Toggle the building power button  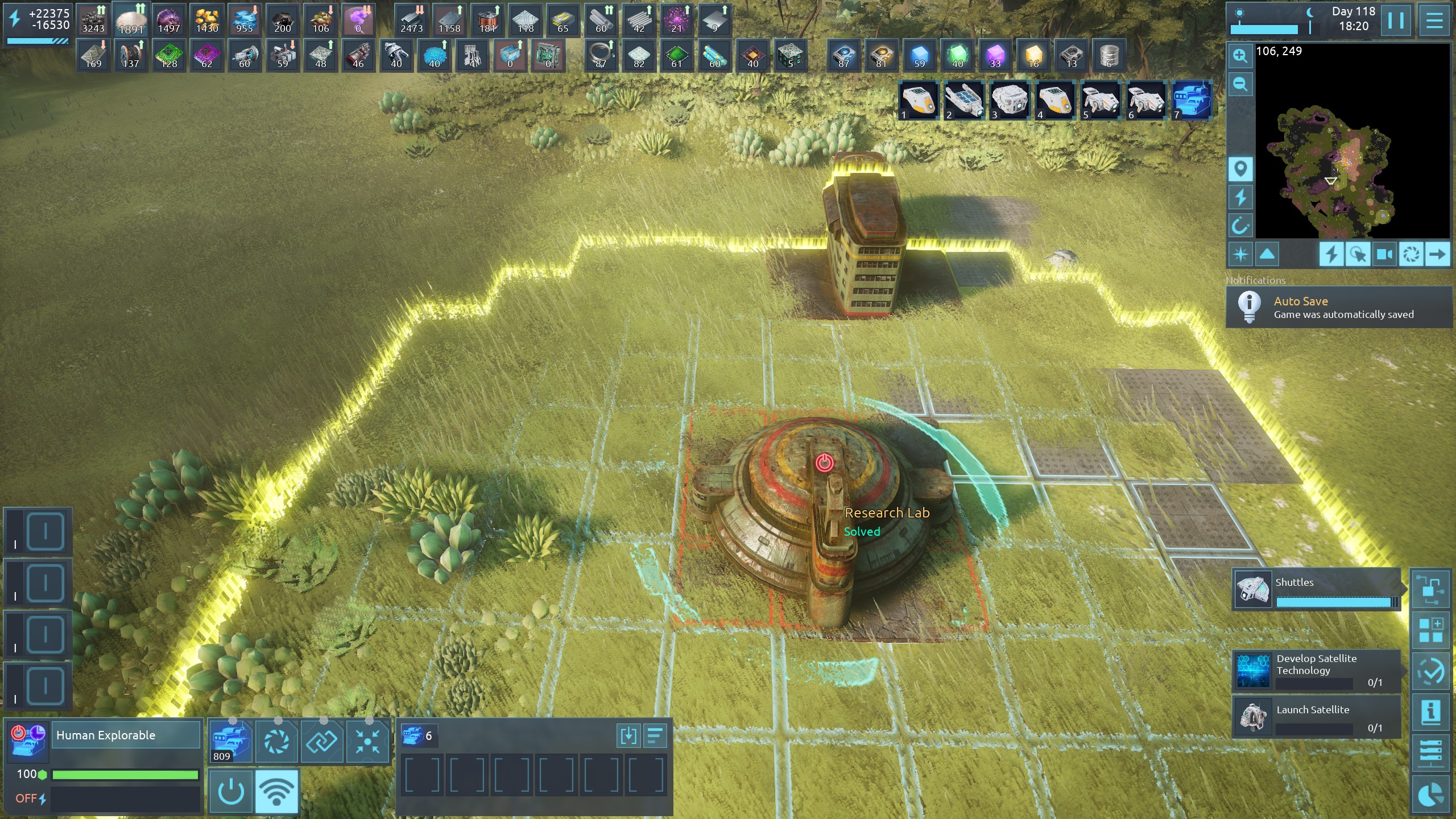231,791
